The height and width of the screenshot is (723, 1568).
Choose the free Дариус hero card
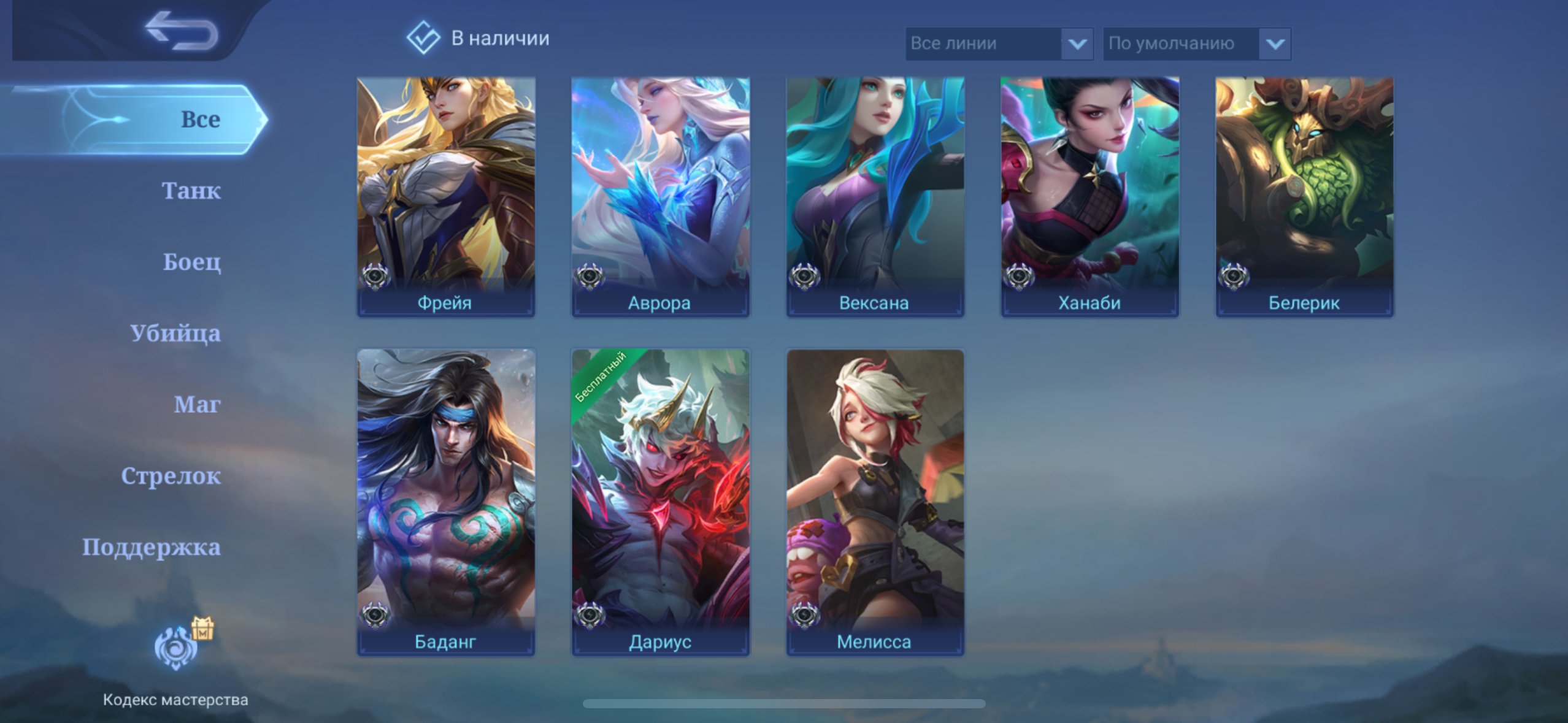click(660, 502)
